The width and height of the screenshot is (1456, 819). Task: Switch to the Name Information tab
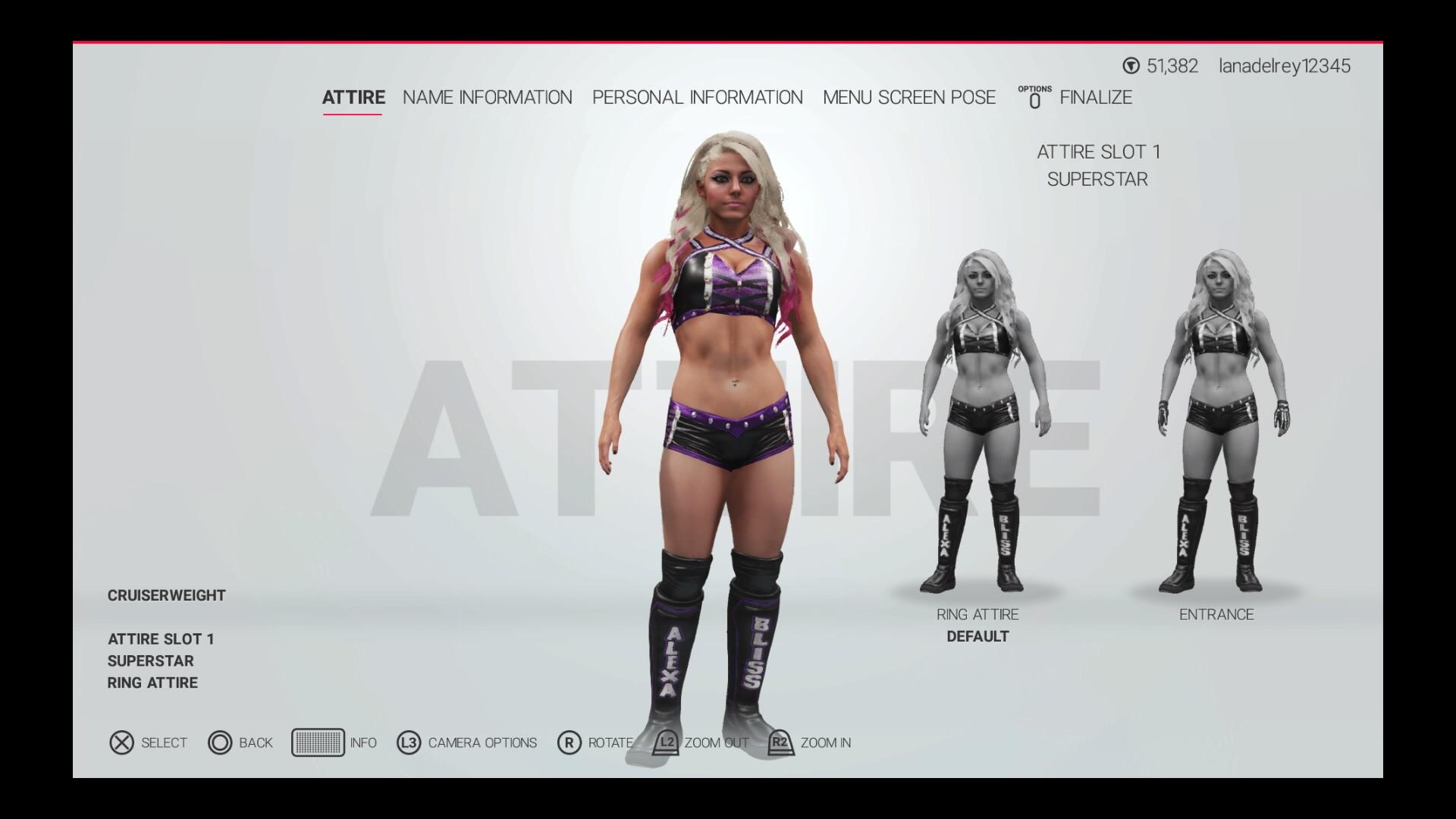[x=488, y=97]
